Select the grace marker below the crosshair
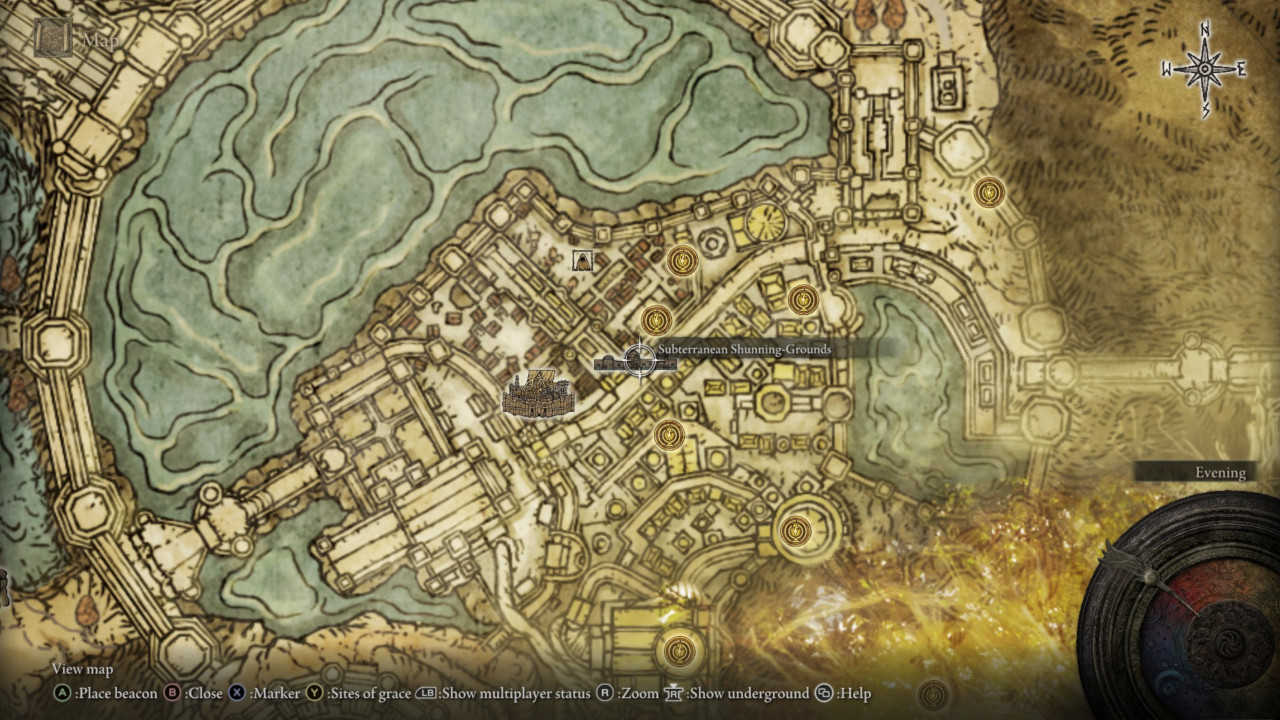This screenshot has height=720, width=1280. click(x=667, y=435)
